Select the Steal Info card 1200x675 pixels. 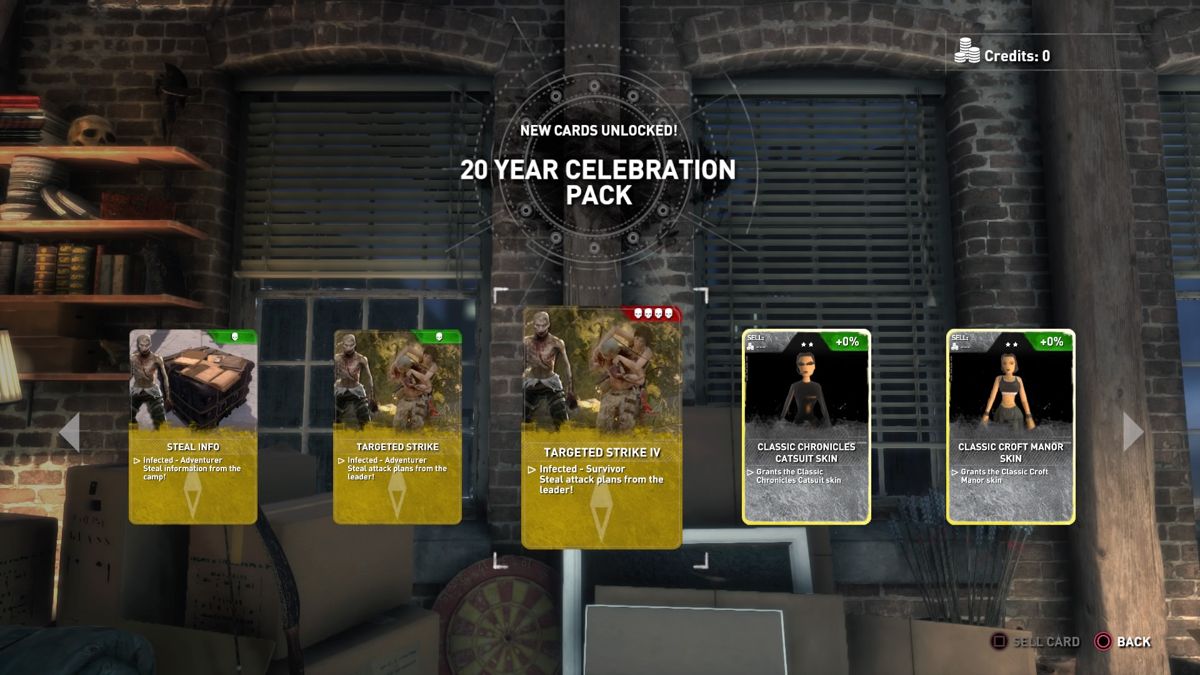(193, 427)
